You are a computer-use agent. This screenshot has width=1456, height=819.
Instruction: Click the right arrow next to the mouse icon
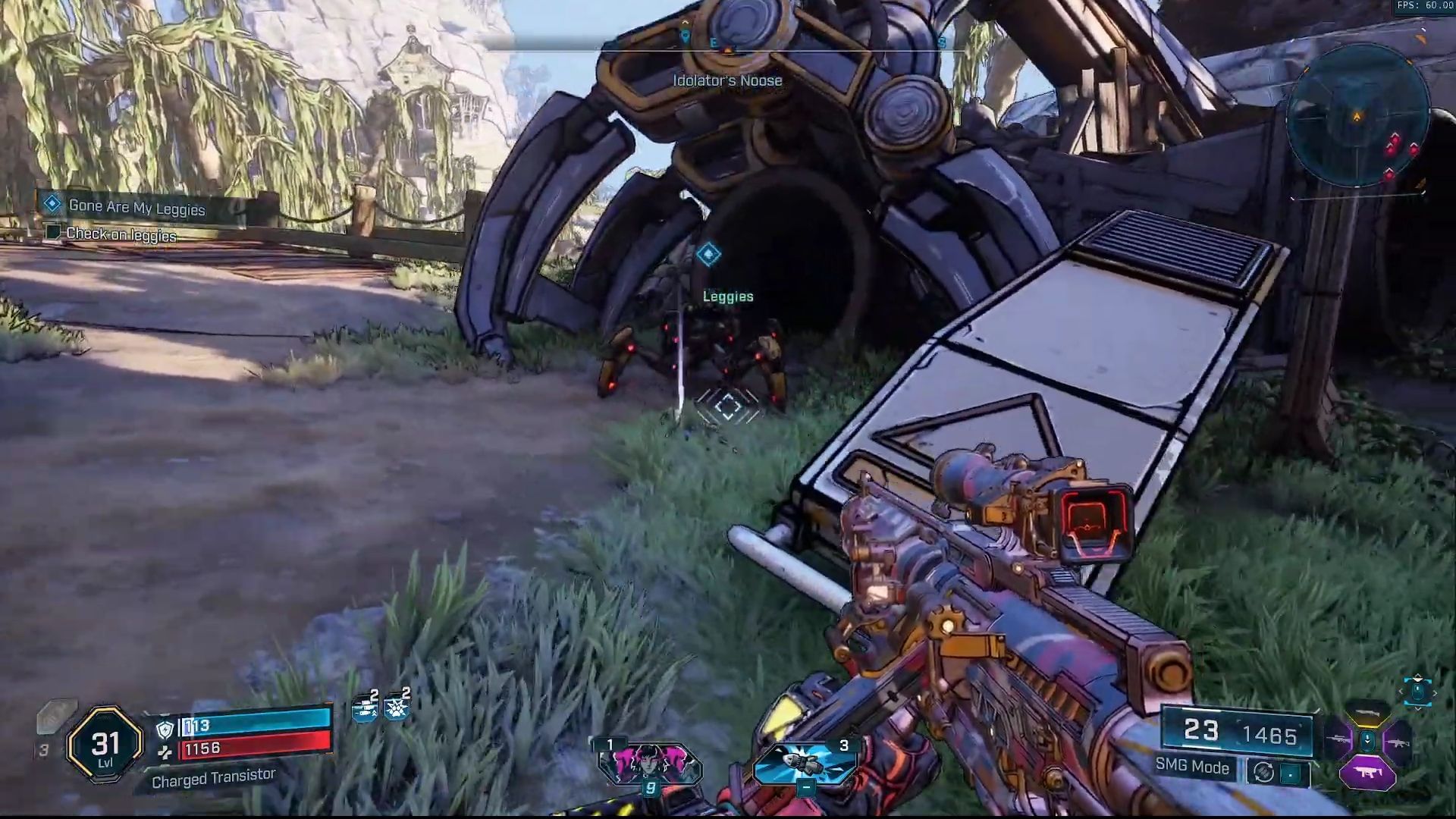point(1436,692)
